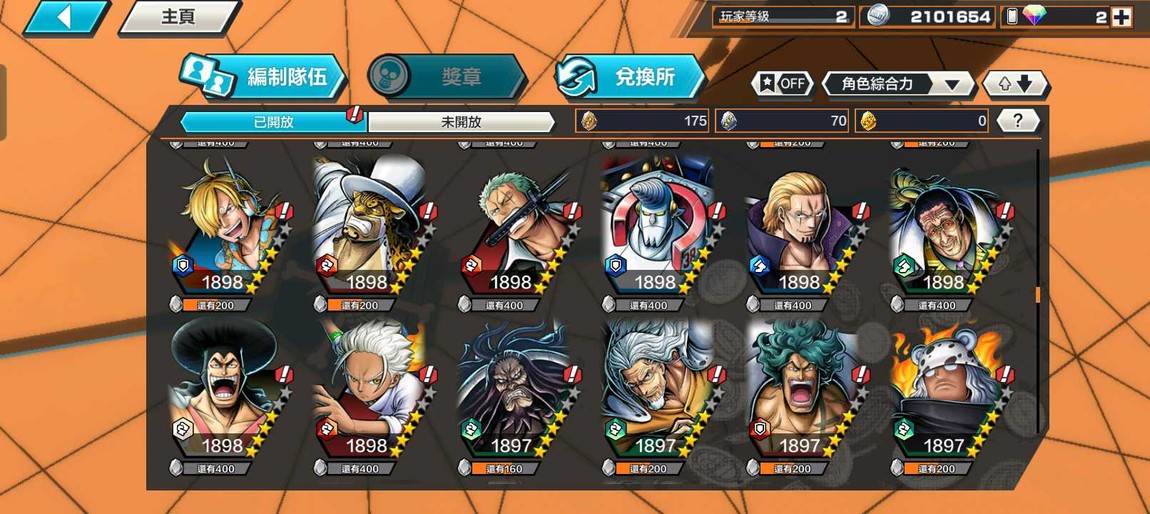This screenshot has width=1150, height=514.
Task: Open the 兌換所 exchange shop
Action: point(630,77)
